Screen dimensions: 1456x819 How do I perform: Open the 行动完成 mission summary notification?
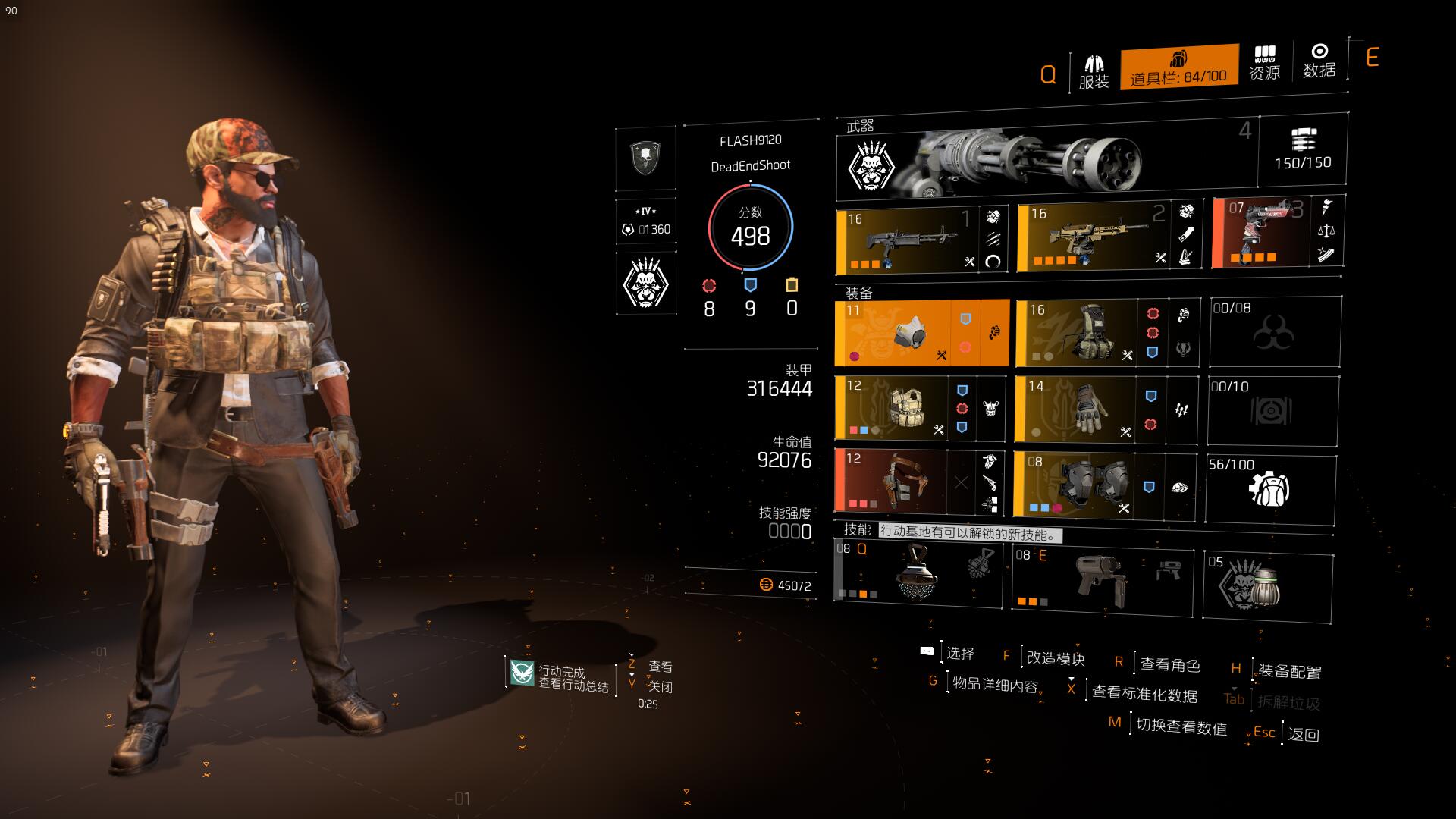[561, 677]
